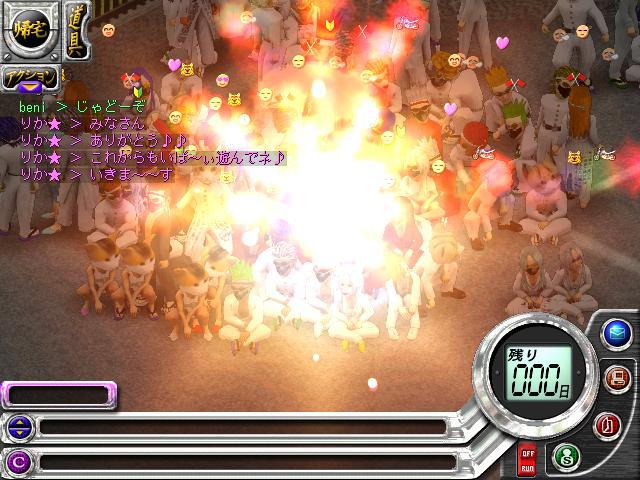Click the input bar beside purple C button

click(x=240, y=461)
